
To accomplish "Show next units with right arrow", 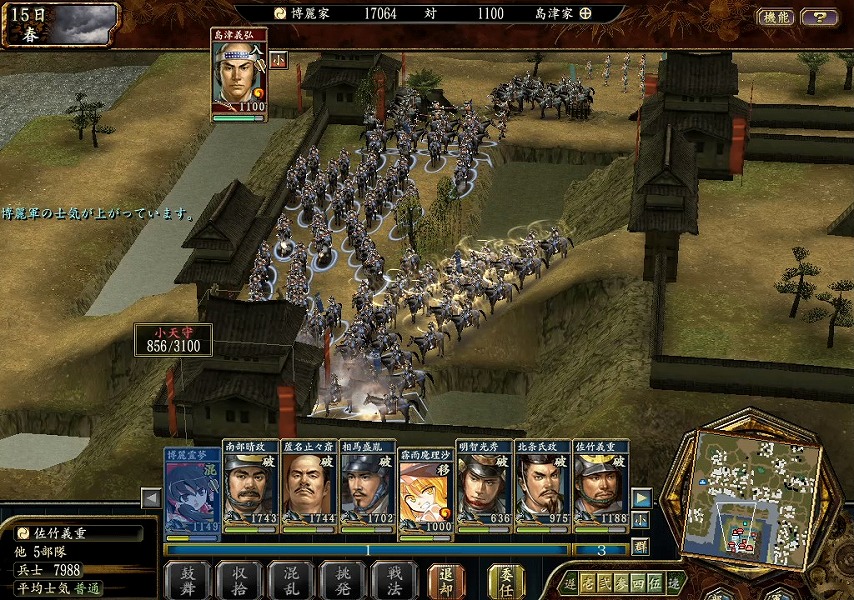I will [642, 498].
